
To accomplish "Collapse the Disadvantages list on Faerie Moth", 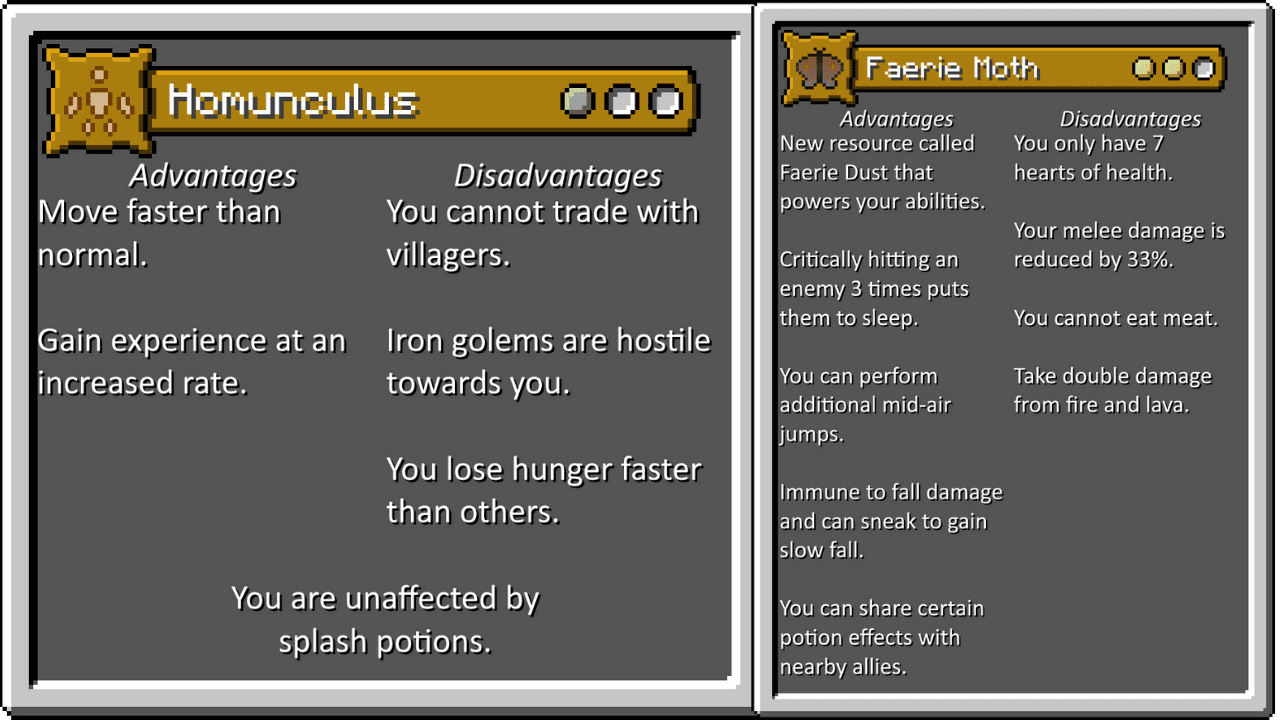I will click(1130, 118).
